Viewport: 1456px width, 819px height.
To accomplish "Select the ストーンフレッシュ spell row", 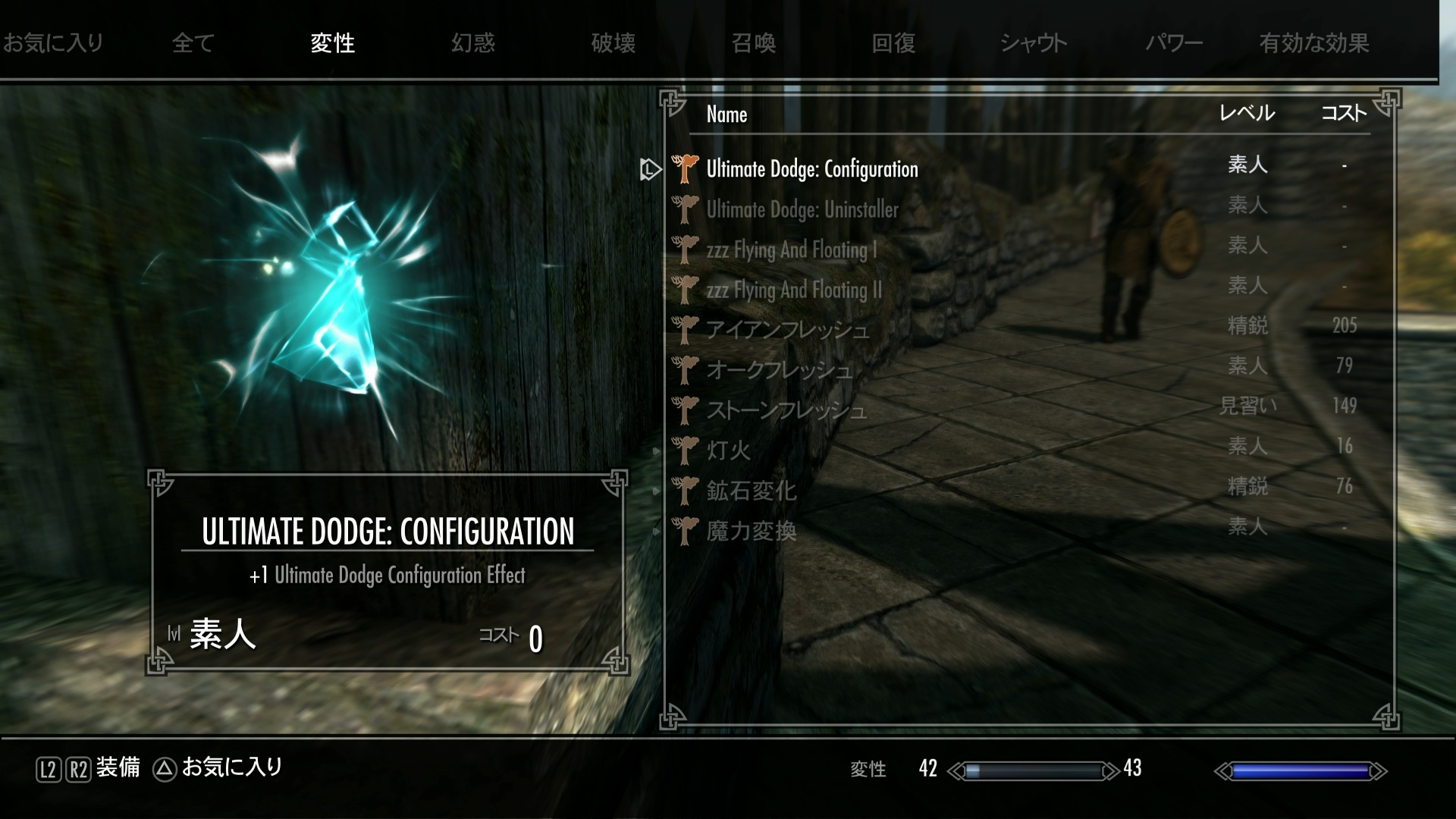I will (x=786, y=410).
